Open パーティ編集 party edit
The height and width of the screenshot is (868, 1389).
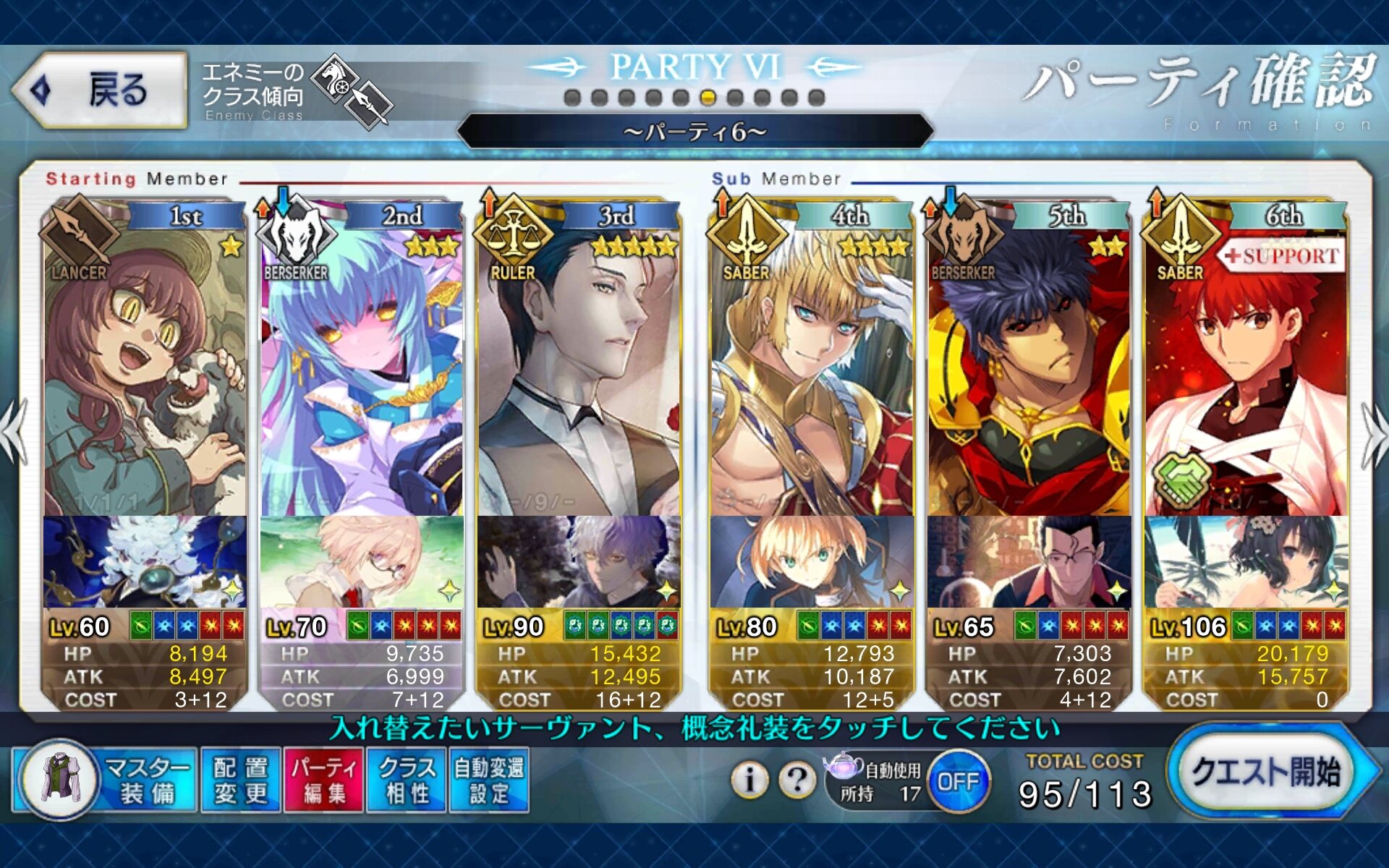click(324, 781)
